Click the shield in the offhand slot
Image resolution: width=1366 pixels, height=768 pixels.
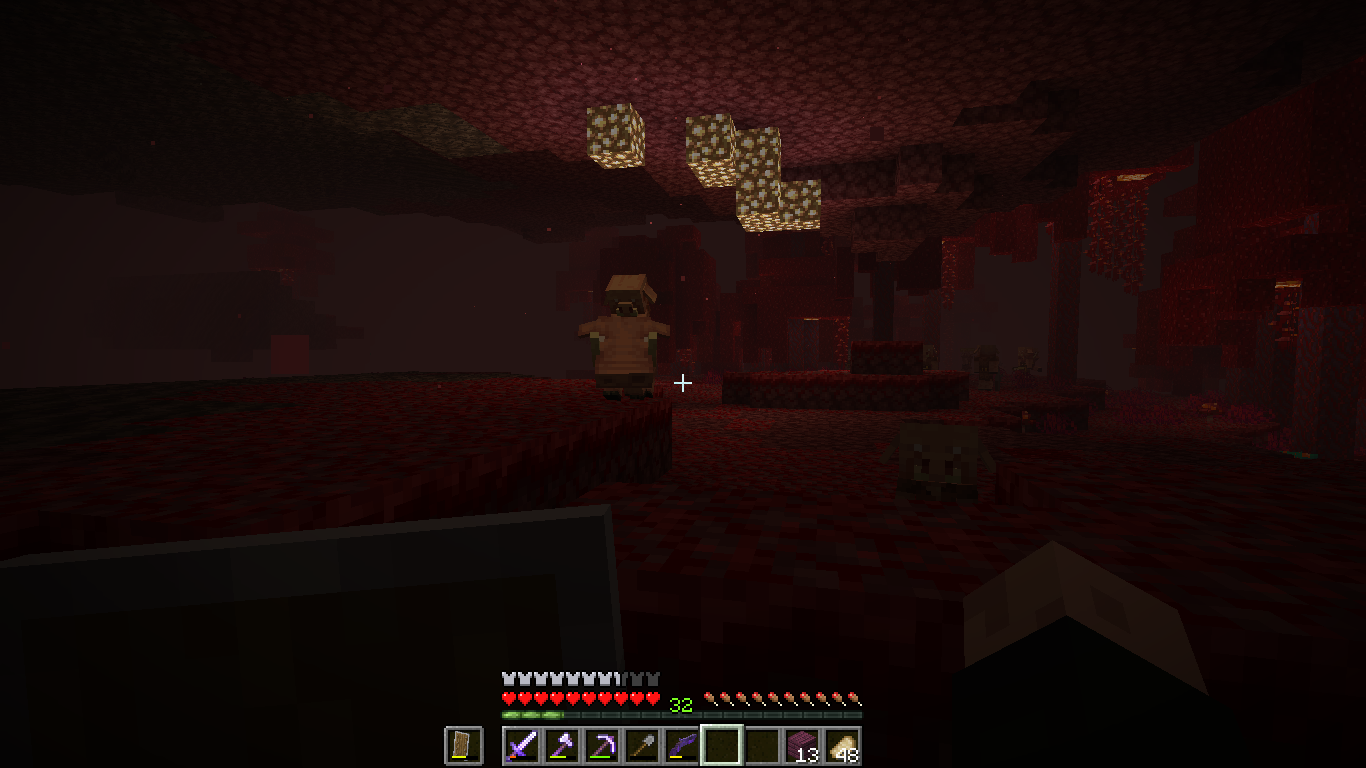[463, 745]
